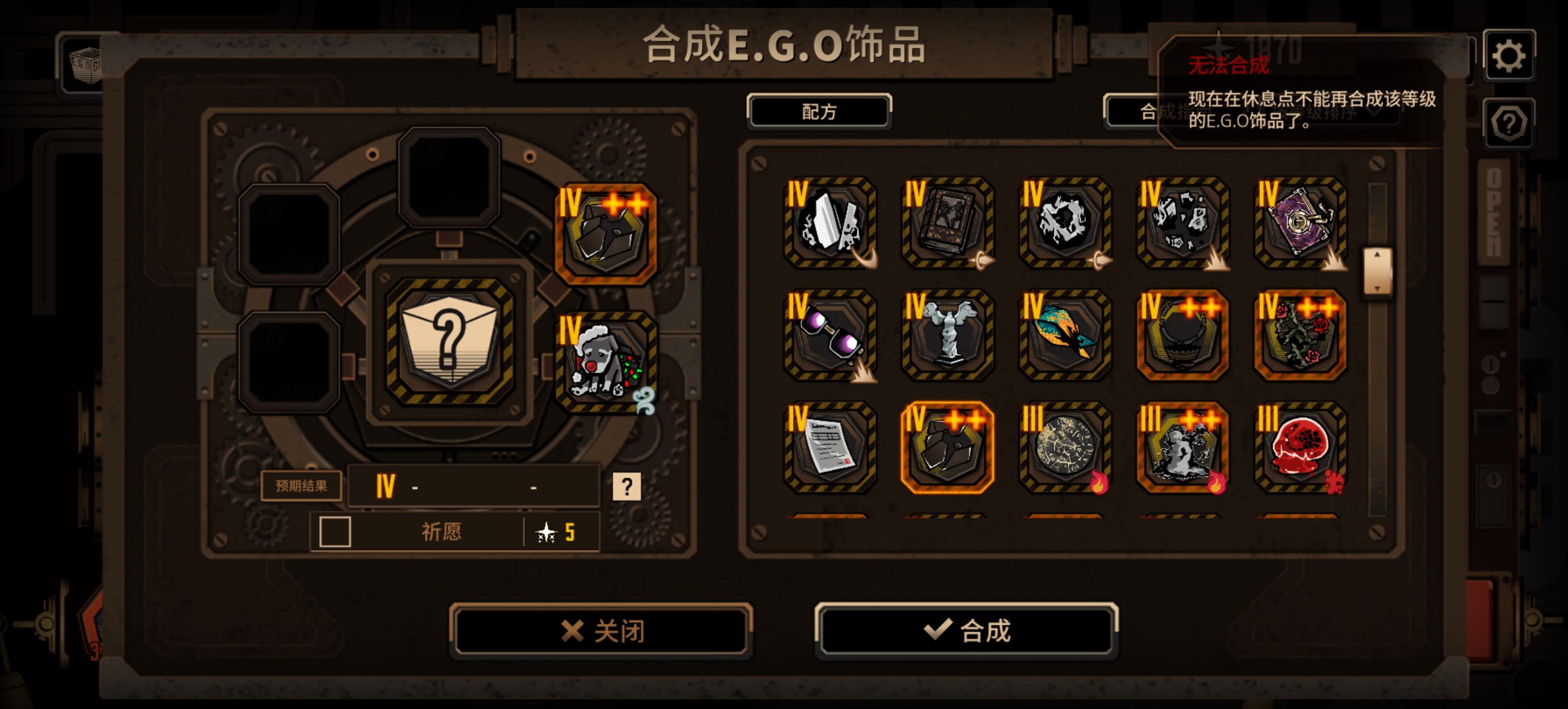Select the document trinket in the bottom row
Viewport: 1568px width, 709px height.
pos(831,450)
